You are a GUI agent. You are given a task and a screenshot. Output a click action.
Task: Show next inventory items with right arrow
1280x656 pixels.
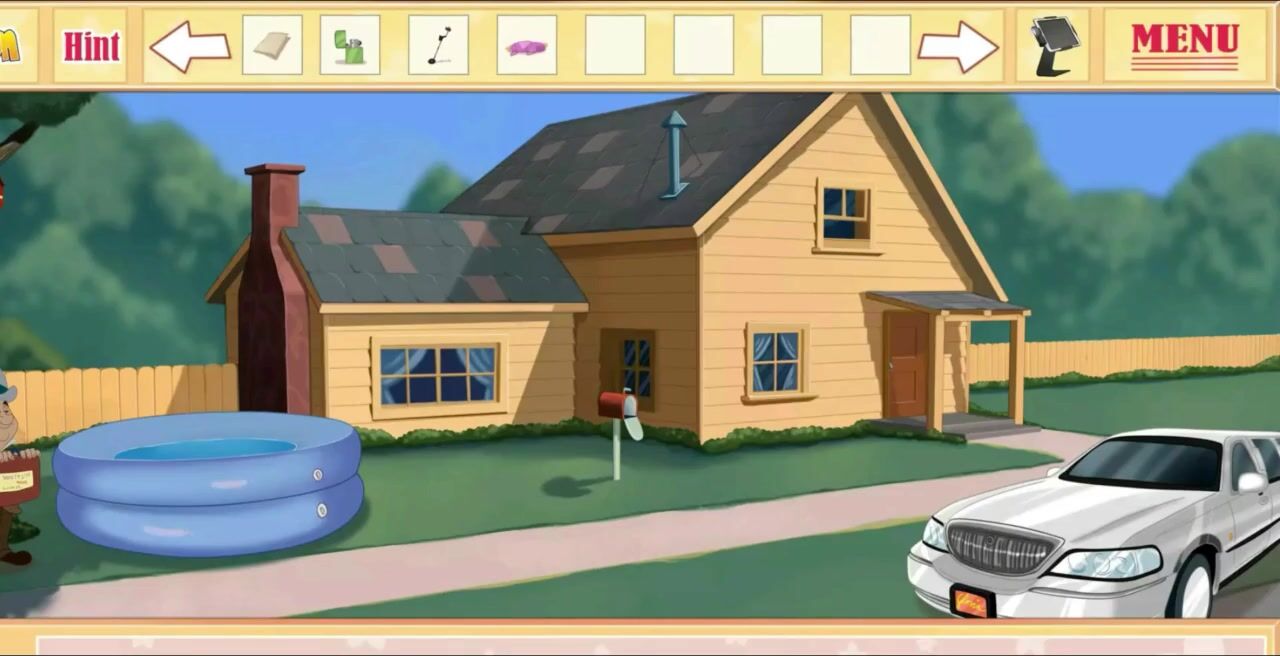coord(957,46)
